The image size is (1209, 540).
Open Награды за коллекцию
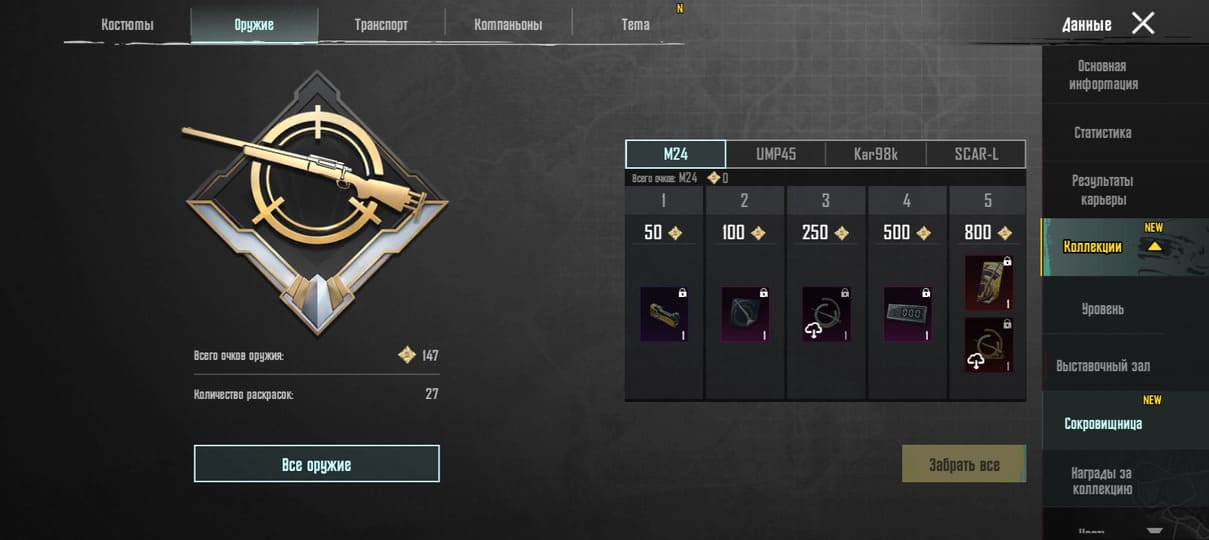[1103, 480]
